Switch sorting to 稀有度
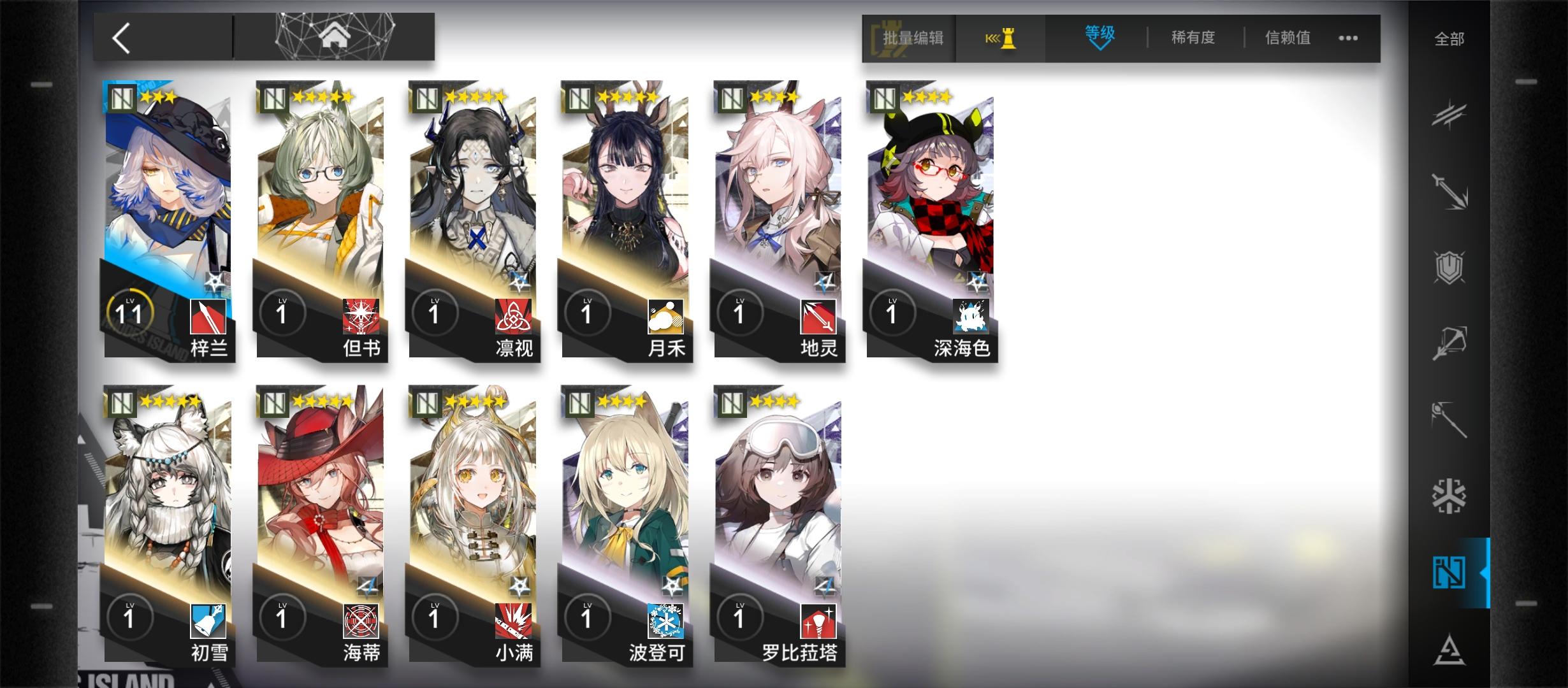Viewport: 1568px width, 688px height. coord(1193,38)
